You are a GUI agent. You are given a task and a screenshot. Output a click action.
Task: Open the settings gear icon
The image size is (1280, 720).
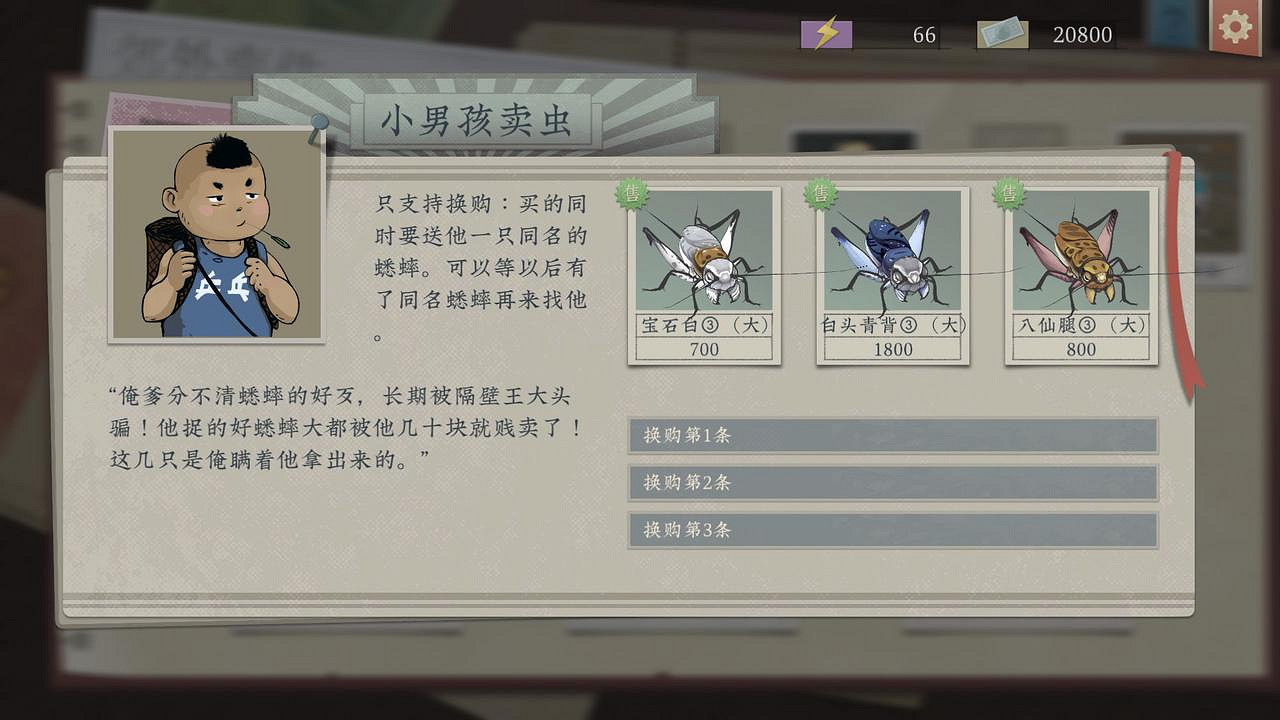(1234, 27)
